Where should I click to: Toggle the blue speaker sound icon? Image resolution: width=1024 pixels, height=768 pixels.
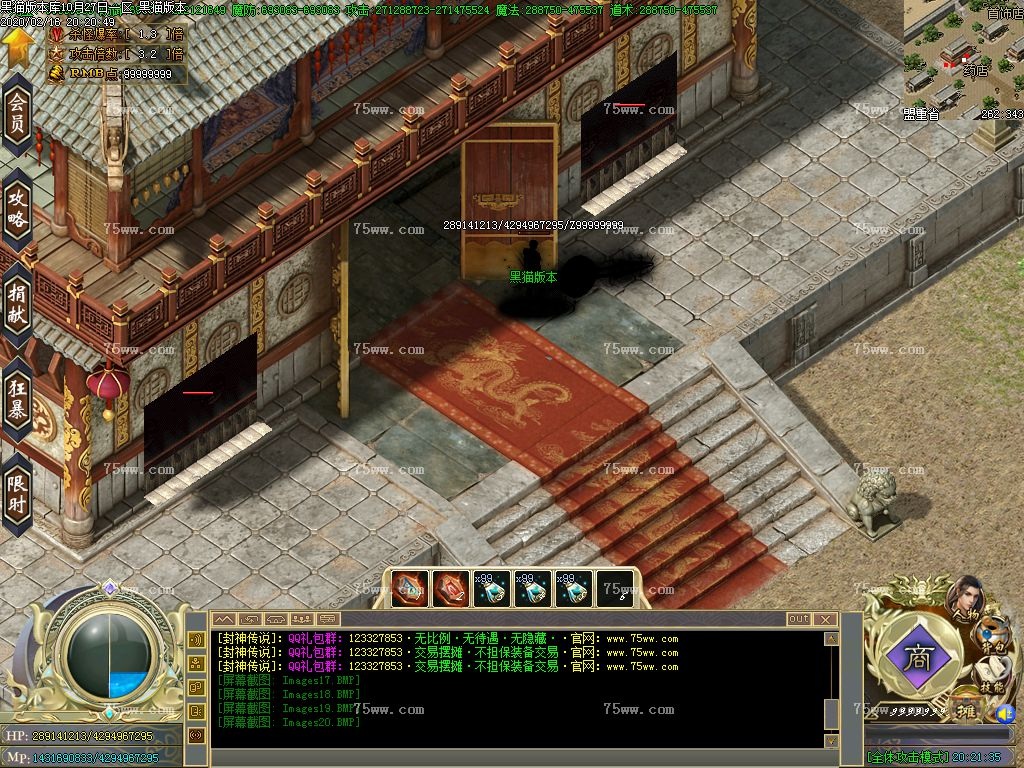pos(1003,714)
